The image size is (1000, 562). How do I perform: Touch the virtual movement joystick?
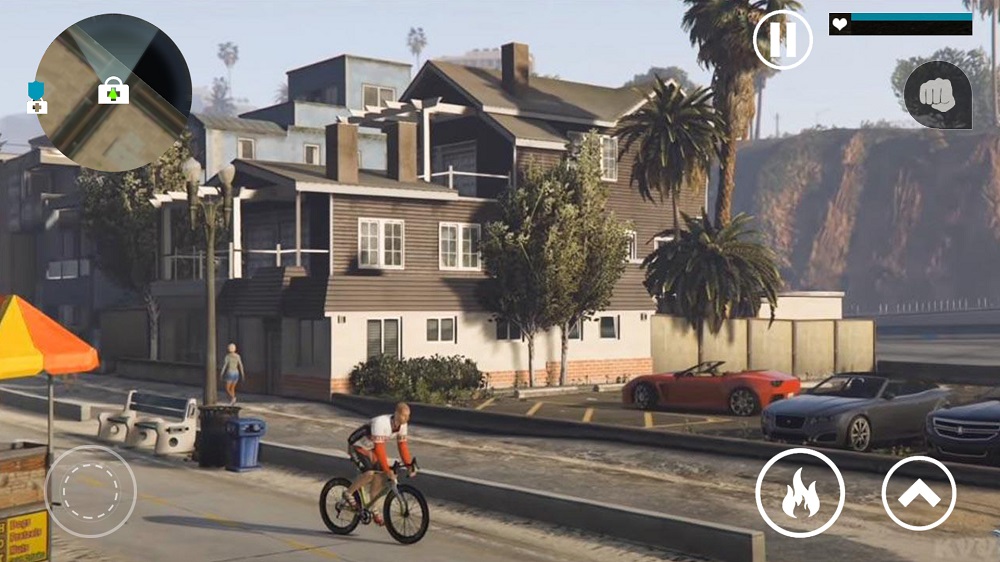(91, 491)
